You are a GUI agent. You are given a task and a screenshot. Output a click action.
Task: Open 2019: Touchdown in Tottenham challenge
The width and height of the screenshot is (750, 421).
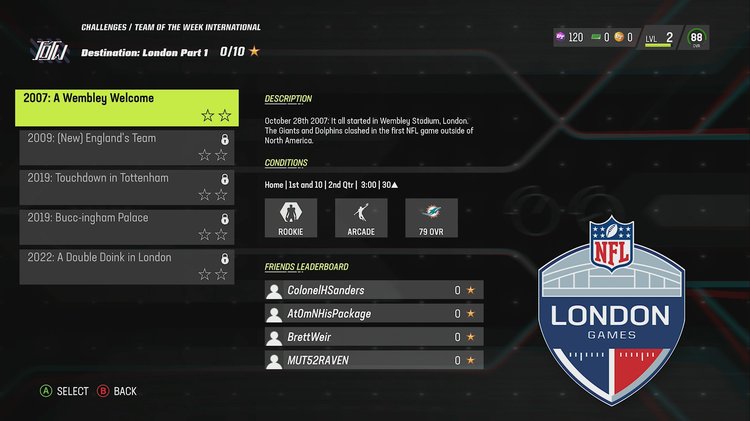pos(127,186)
